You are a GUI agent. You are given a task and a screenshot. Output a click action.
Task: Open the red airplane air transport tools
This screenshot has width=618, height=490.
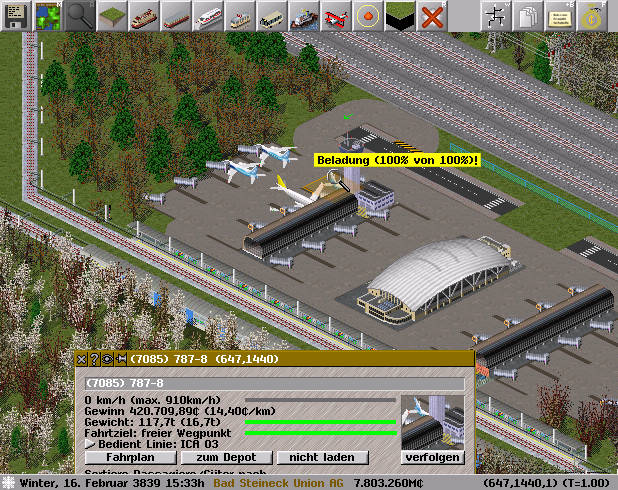point(335,15)
